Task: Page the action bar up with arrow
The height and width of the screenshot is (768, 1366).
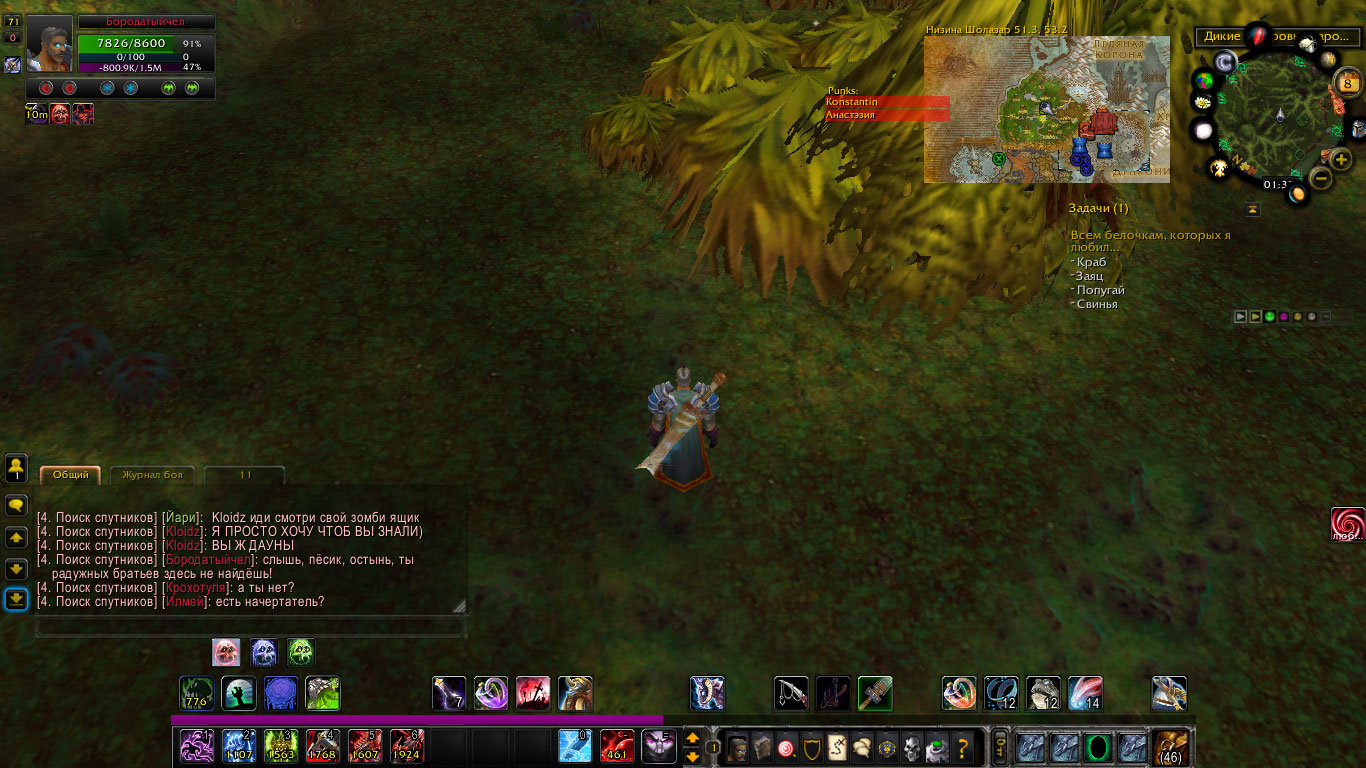Action: point(692,738)
